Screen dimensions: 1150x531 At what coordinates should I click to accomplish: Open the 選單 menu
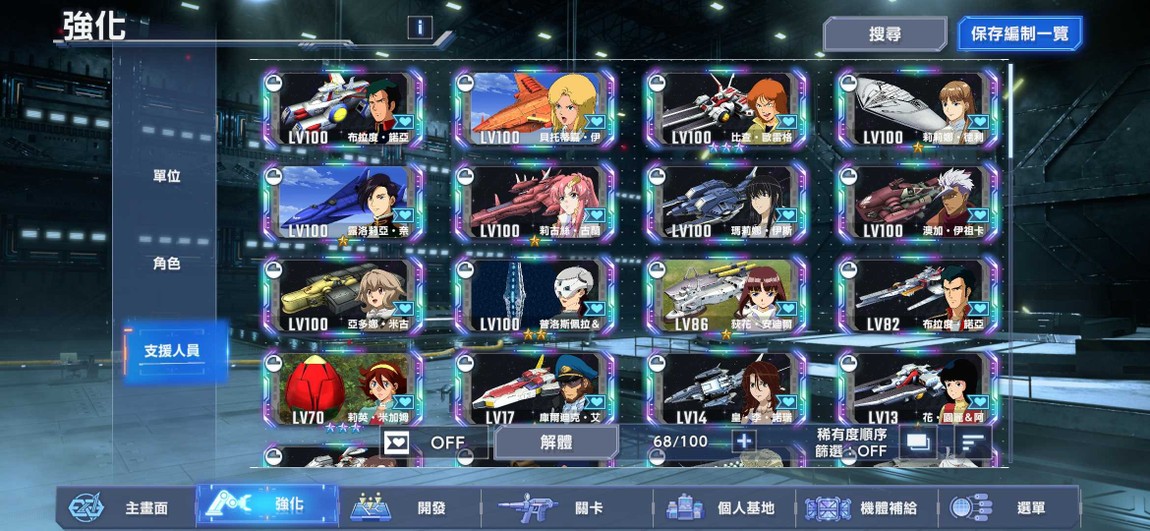[x=1010, y=508]
